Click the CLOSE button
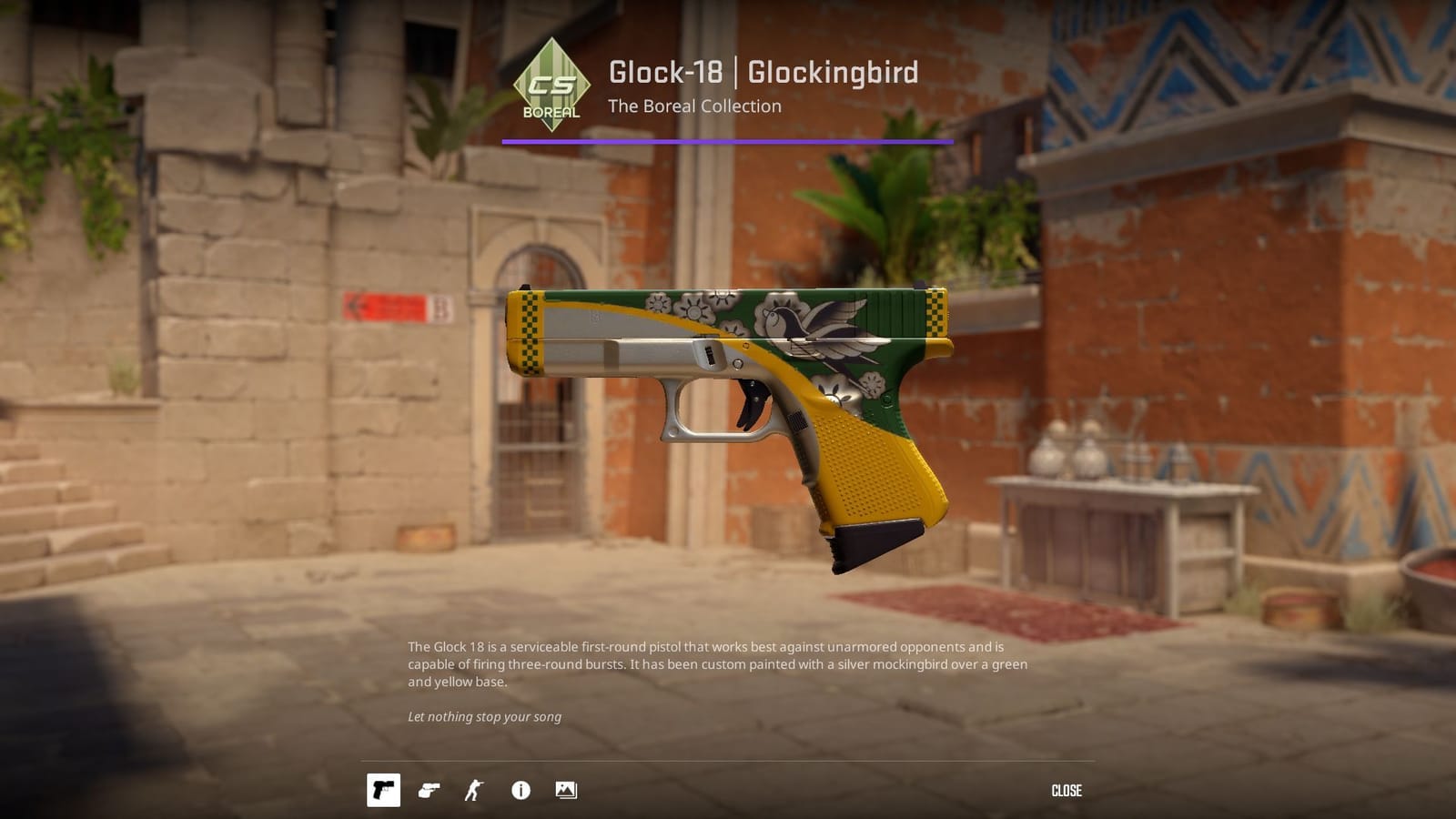 [1067, 790]
